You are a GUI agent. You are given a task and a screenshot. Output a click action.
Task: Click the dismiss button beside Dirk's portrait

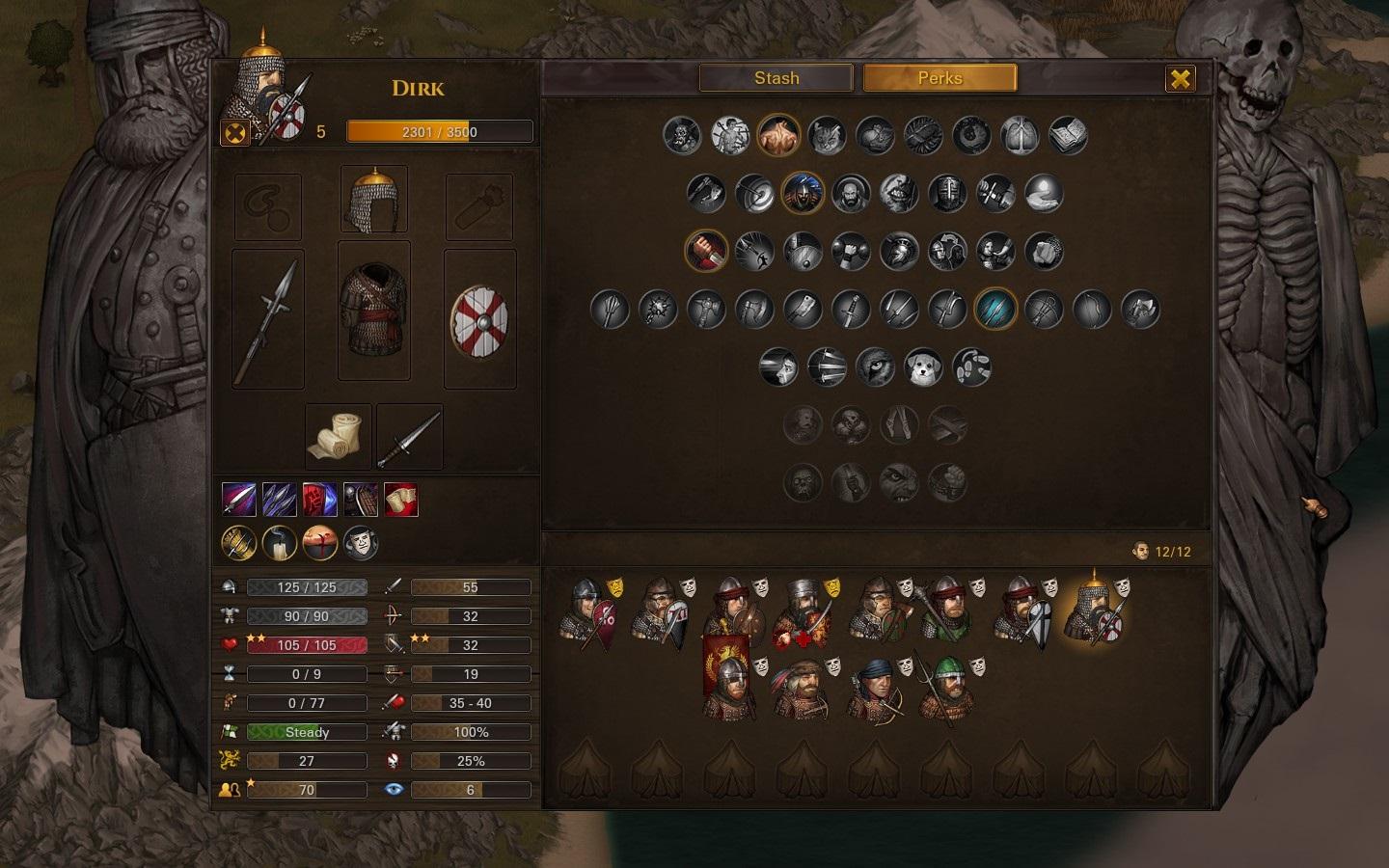pos(234,132)
